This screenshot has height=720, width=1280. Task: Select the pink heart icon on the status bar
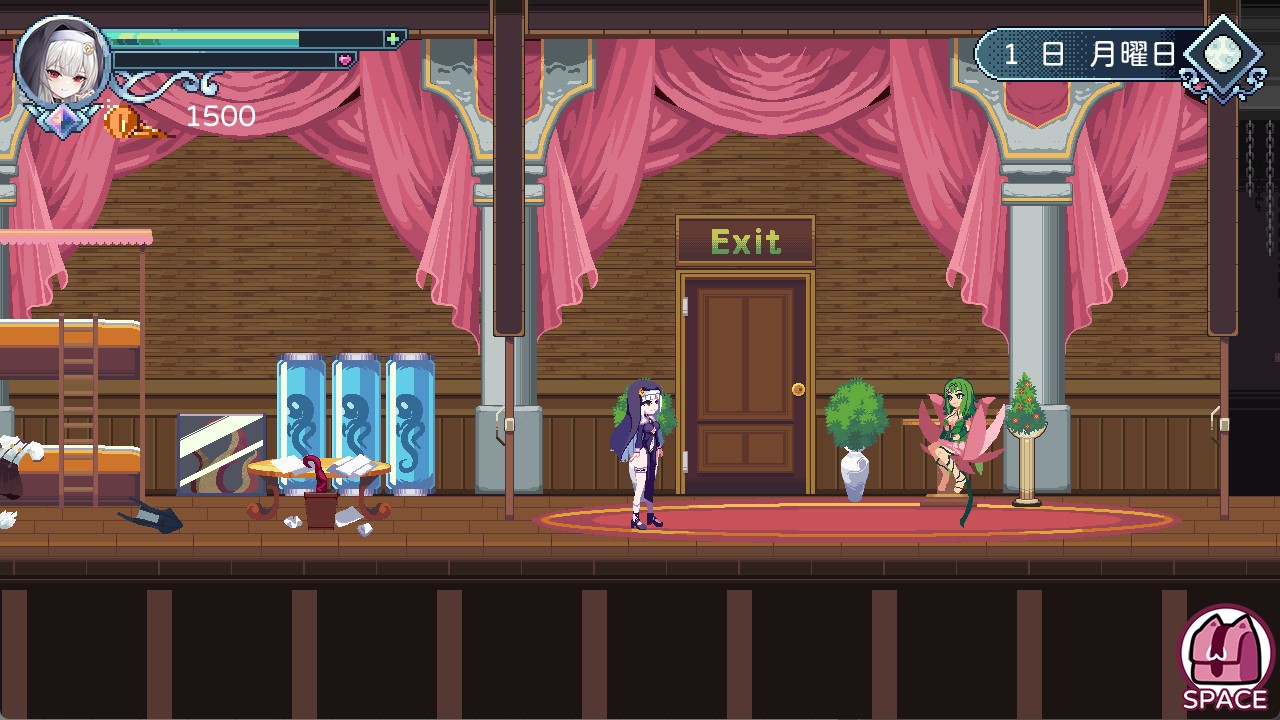point(344,60)
